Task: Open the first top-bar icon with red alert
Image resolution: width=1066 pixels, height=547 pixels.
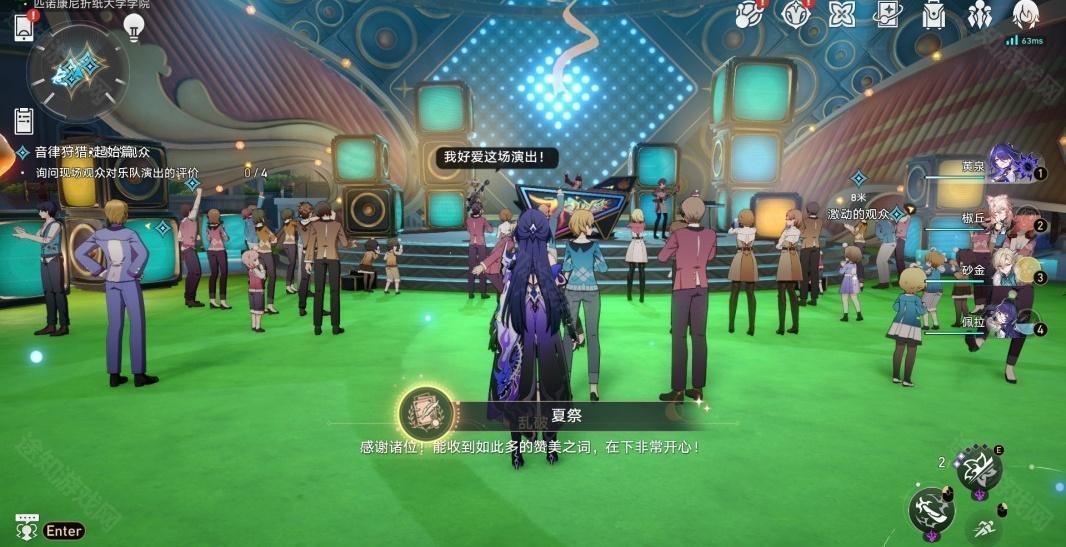Action: tap(748, 14)
